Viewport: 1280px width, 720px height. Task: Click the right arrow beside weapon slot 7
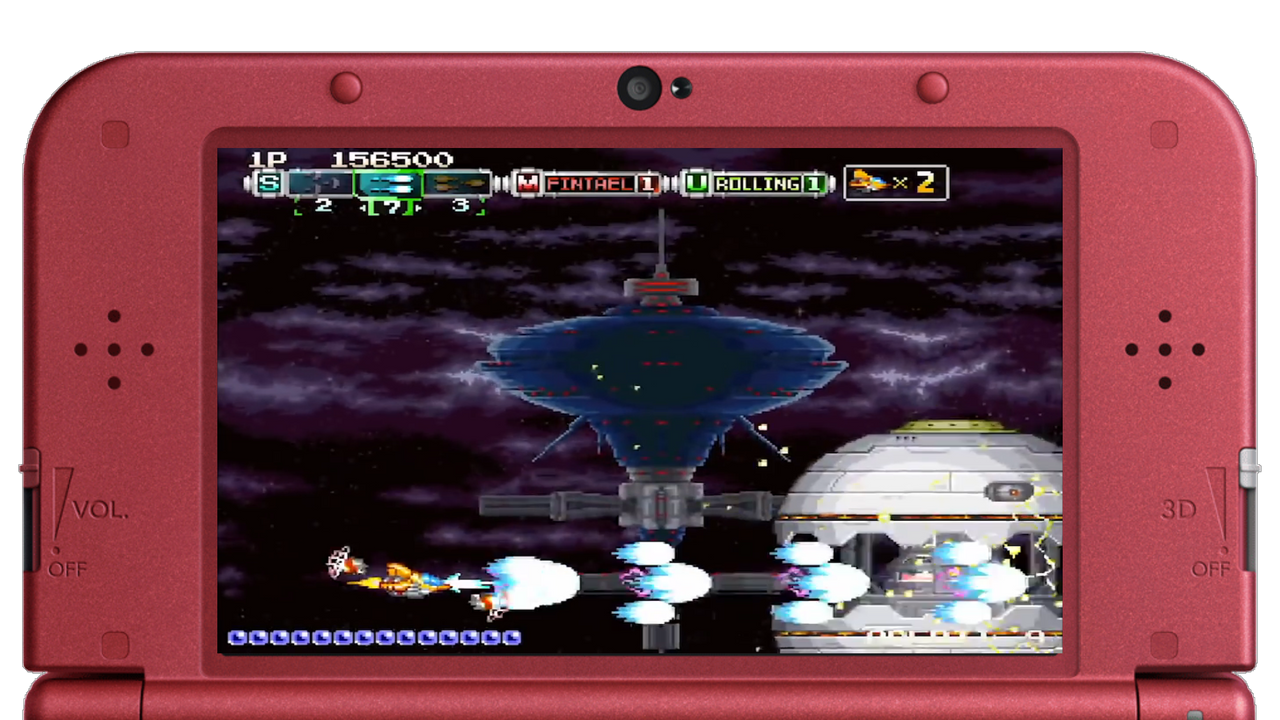[419, 206]
